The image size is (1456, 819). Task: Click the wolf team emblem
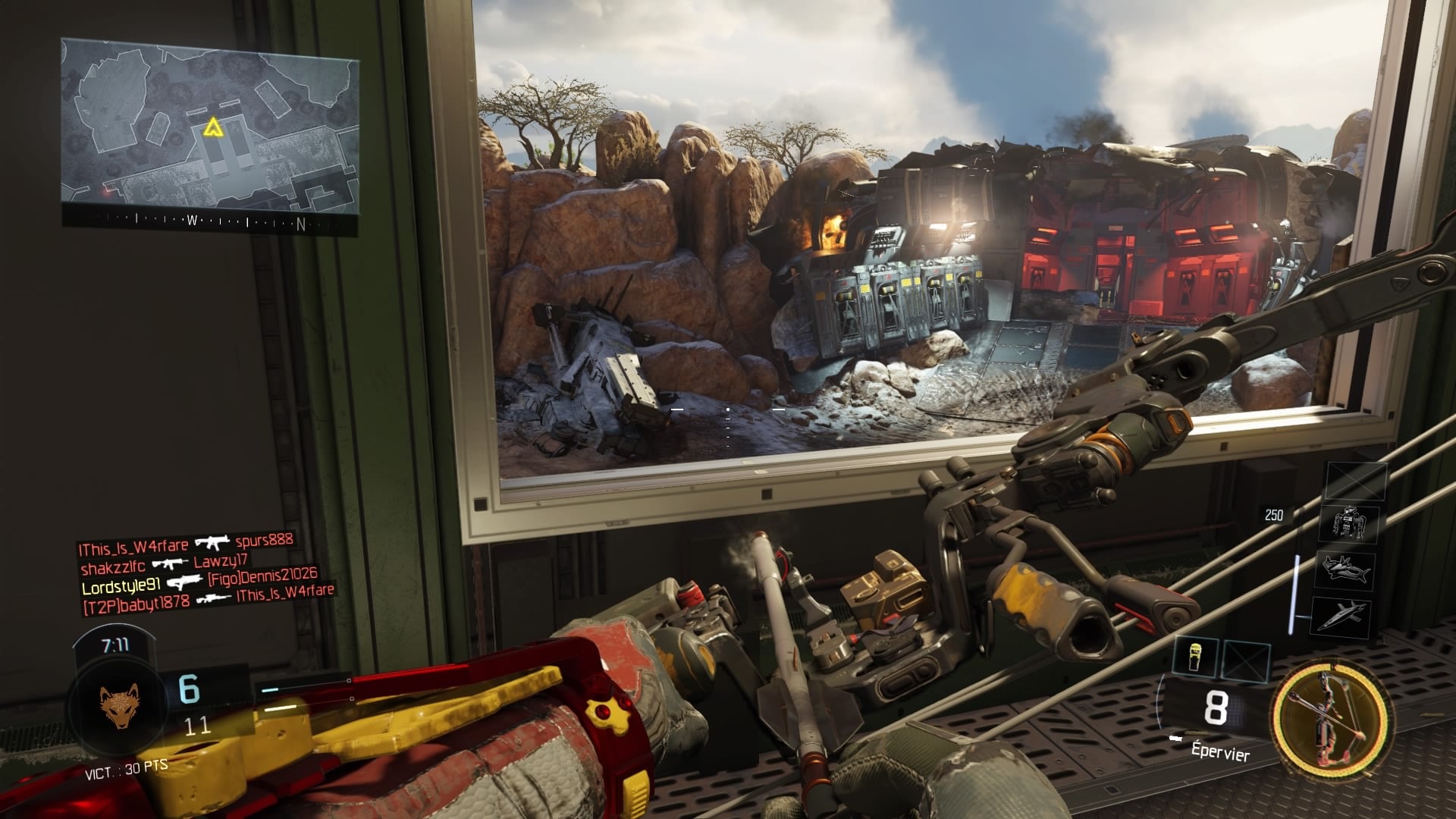coord(120,706)
